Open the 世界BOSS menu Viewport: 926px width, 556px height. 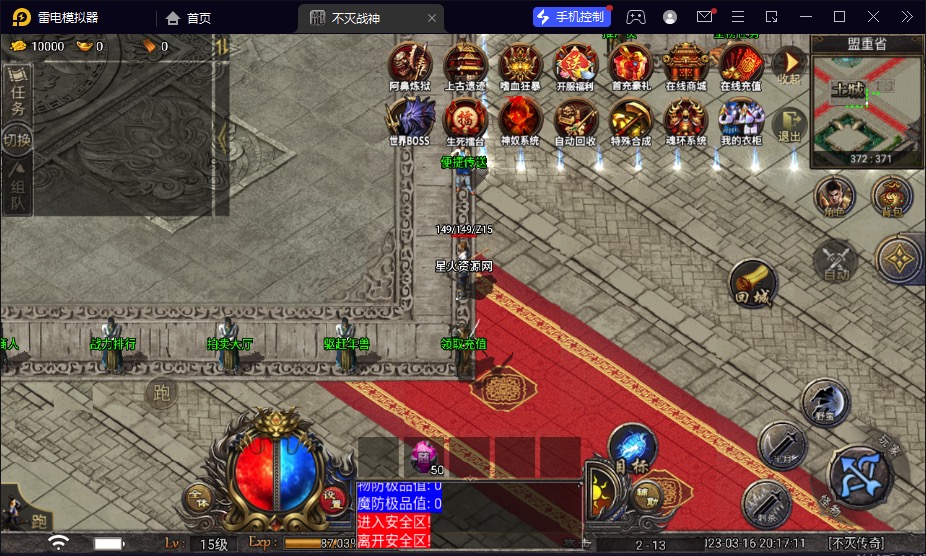(409, 120)
